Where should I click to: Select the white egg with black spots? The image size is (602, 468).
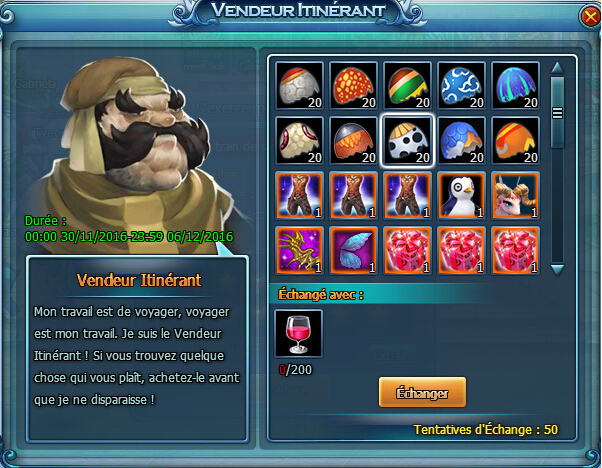[408, 140]
